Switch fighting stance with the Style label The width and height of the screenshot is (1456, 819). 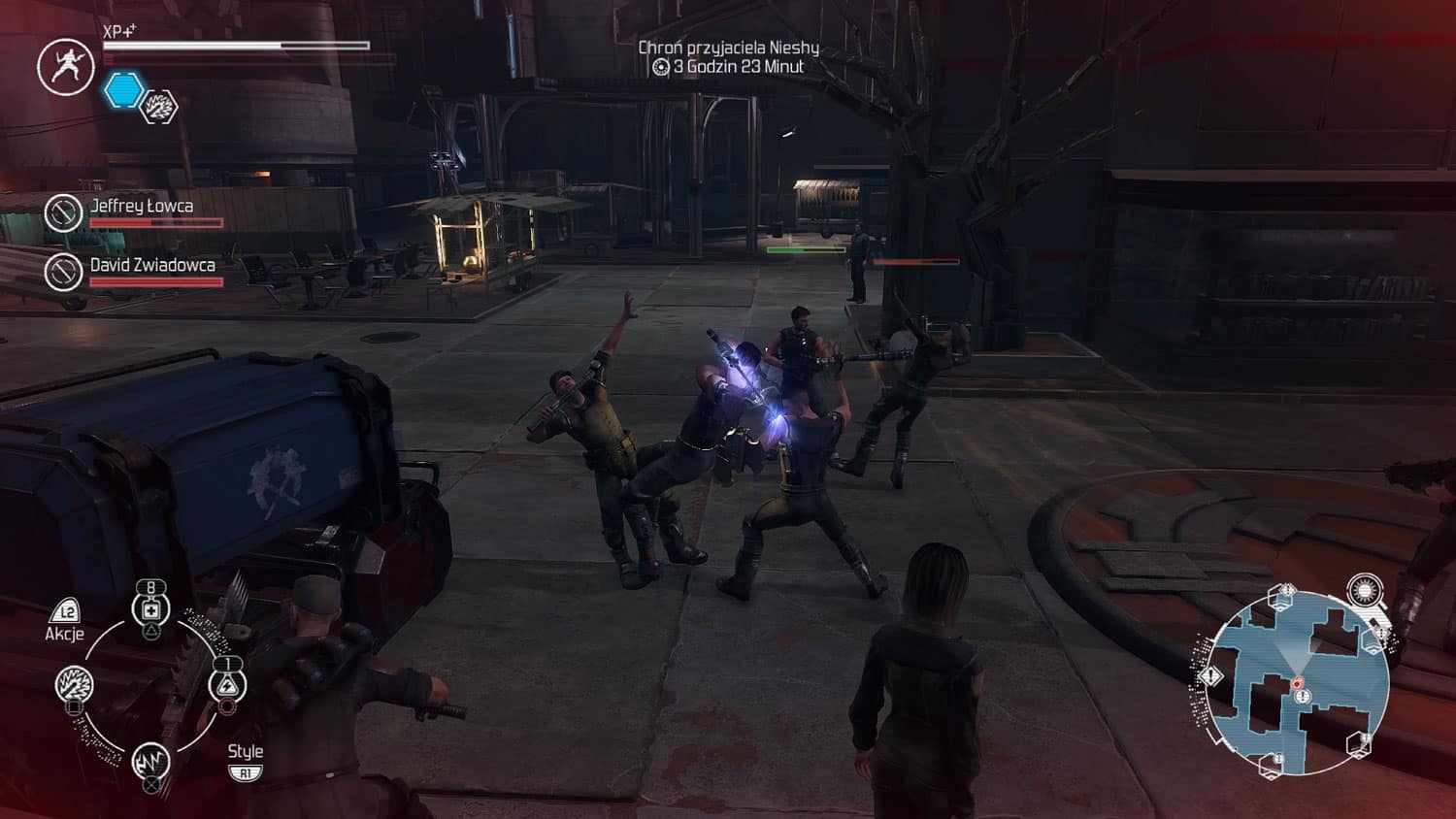[245, 752]
